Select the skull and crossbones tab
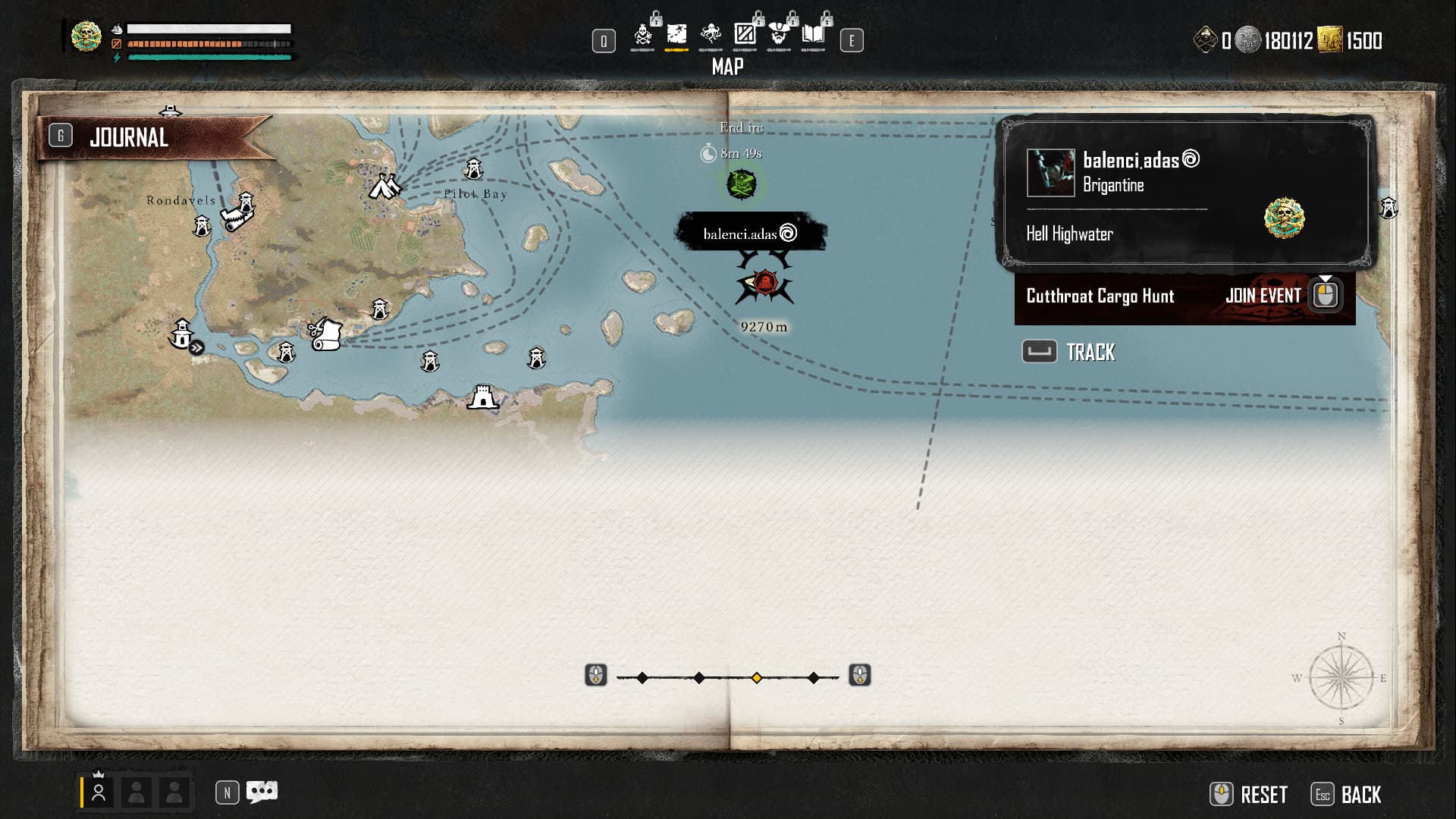Screen dimensions: 1456x819 [x=643, y=34]
